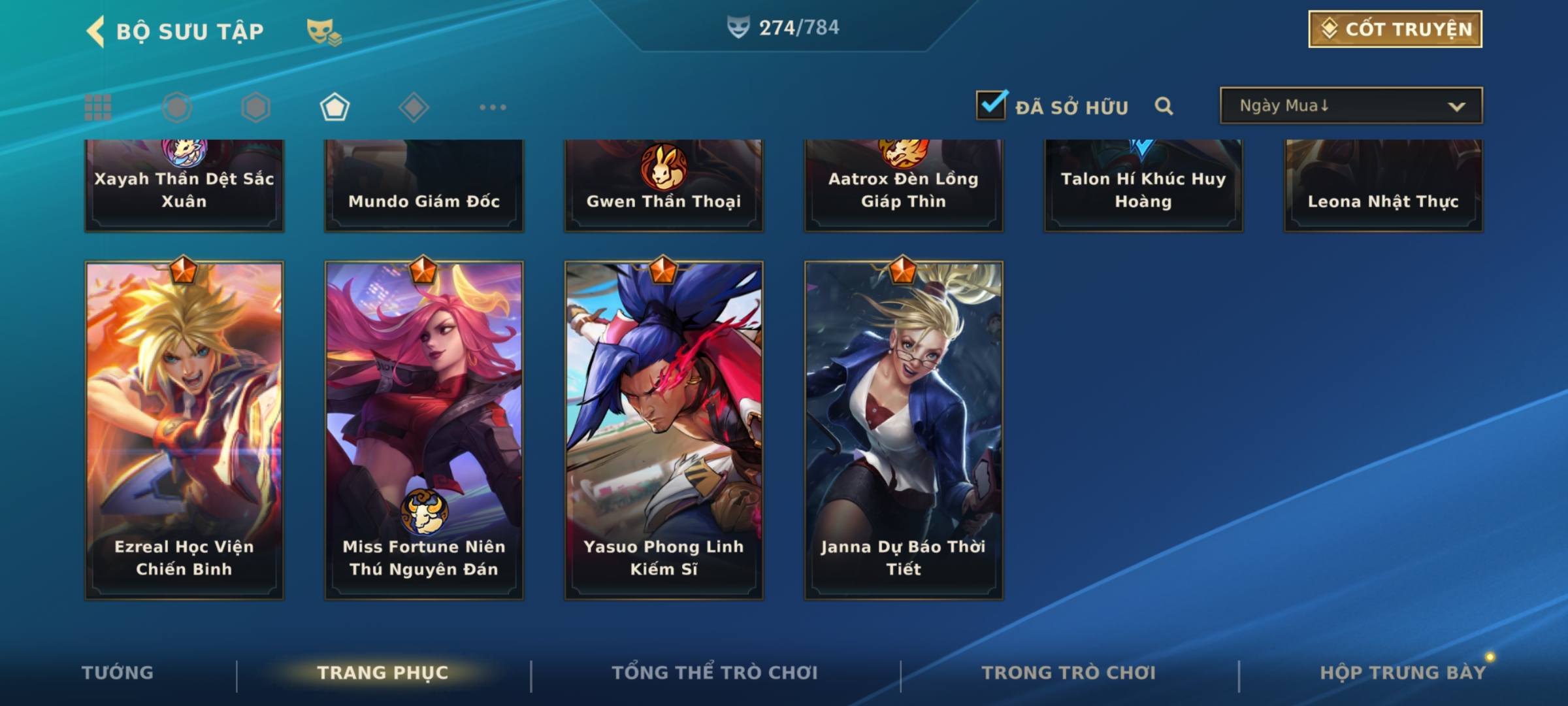Show all skins with grid filter
The height and width of the screenshot is (706, 1568).
98,107
